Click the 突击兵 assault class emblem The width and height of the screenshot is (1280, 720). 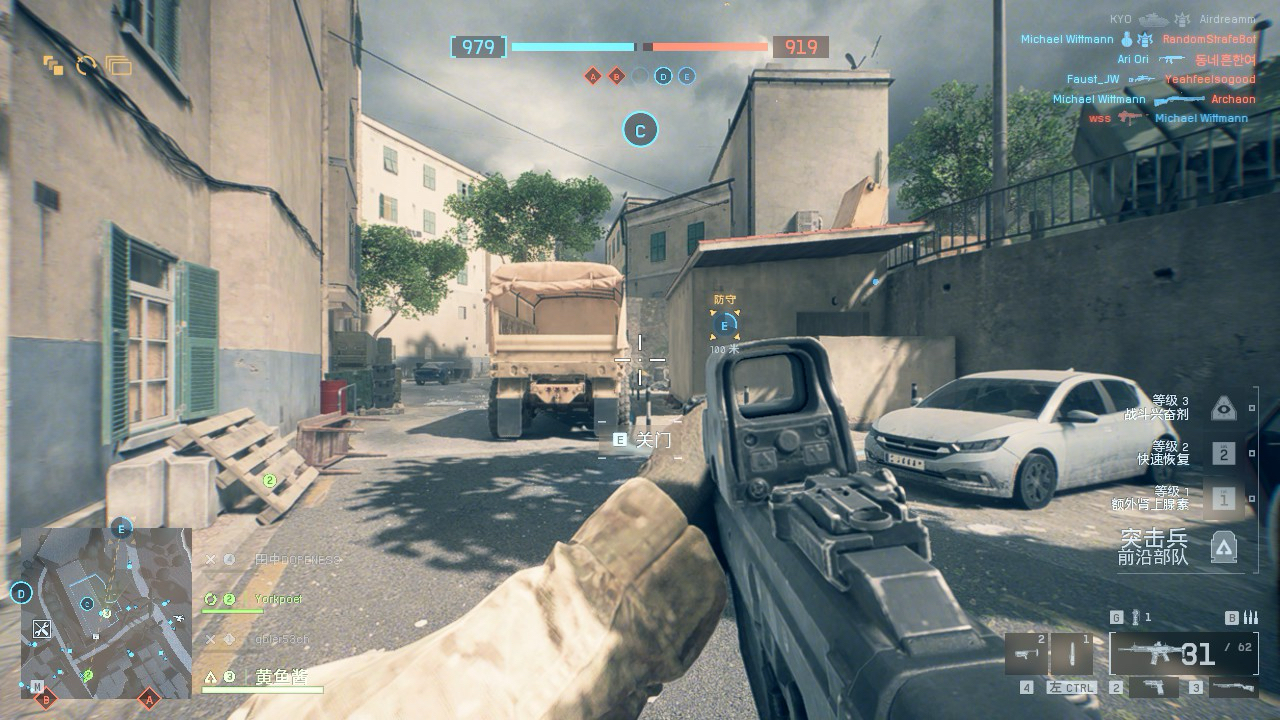click(1224, 547)
